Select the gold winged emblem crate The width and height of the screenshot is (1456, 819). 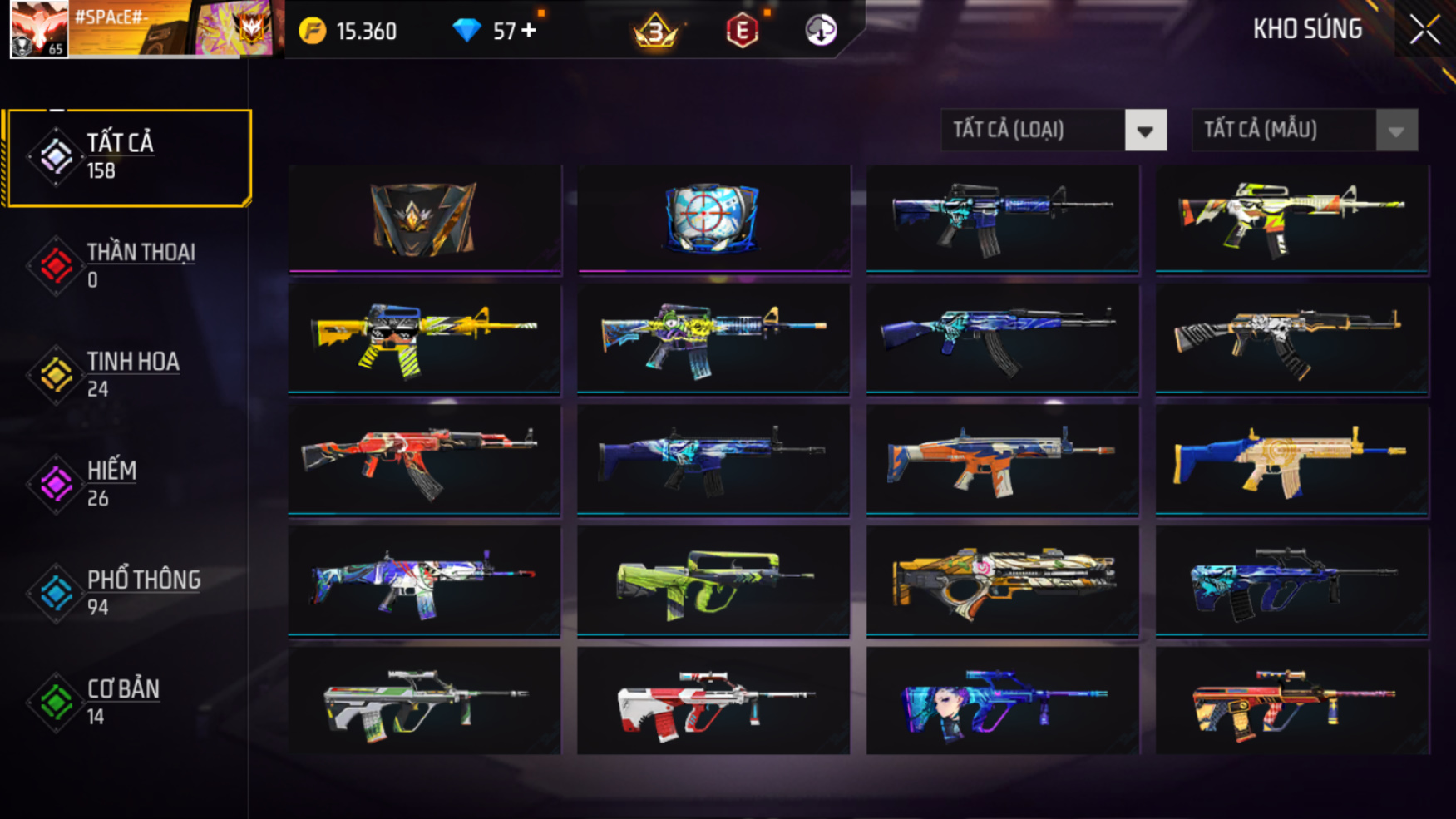click(424, 218)
